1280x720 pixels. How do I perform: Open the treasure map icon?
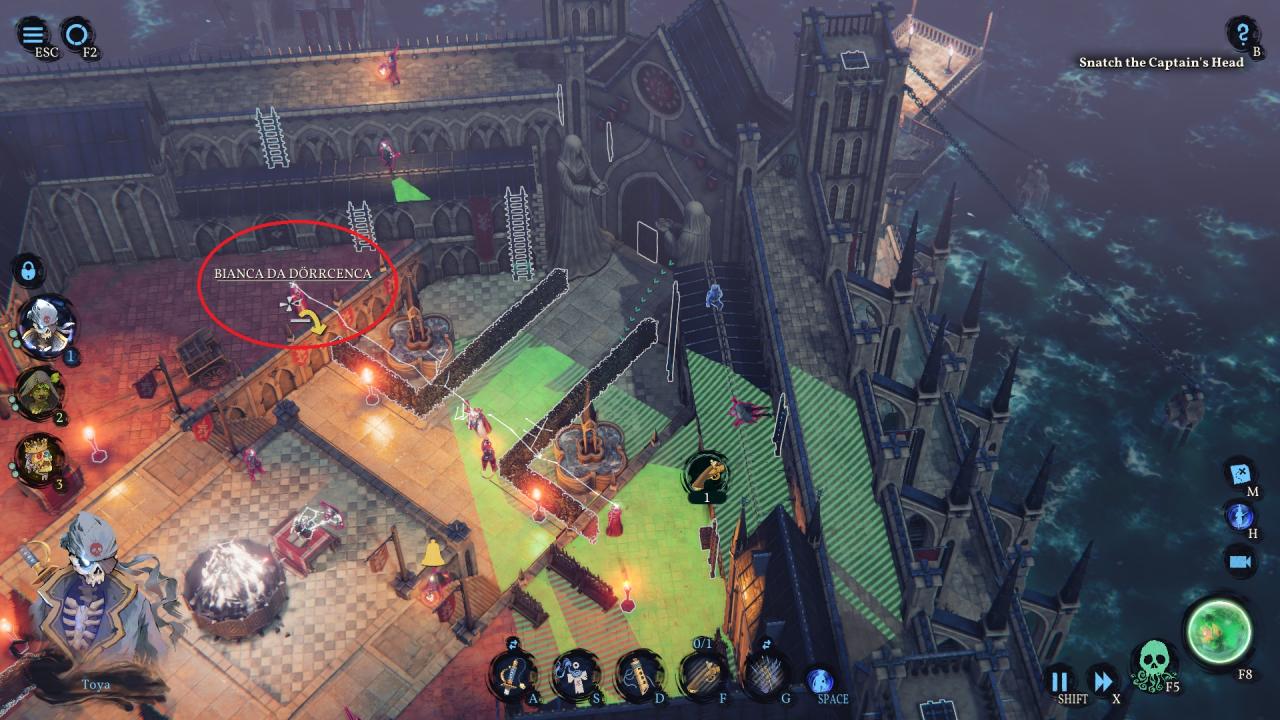[1241, 472]
